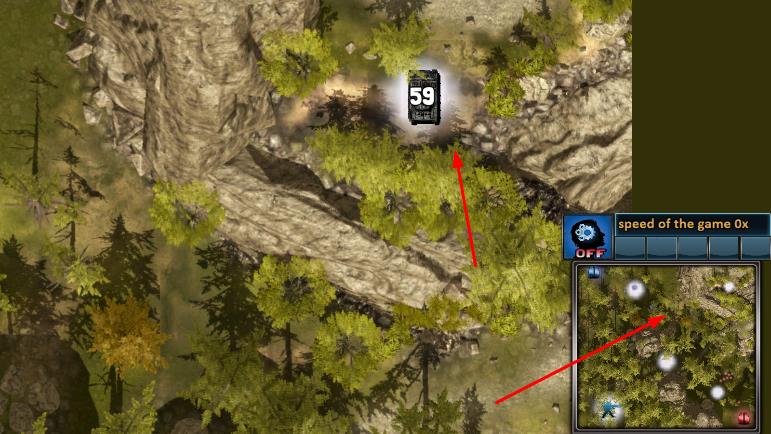Image resolution: width=771 pixels, height=434 pixels.
Task: Click on the minimap
Action: [x=665, y=345]
